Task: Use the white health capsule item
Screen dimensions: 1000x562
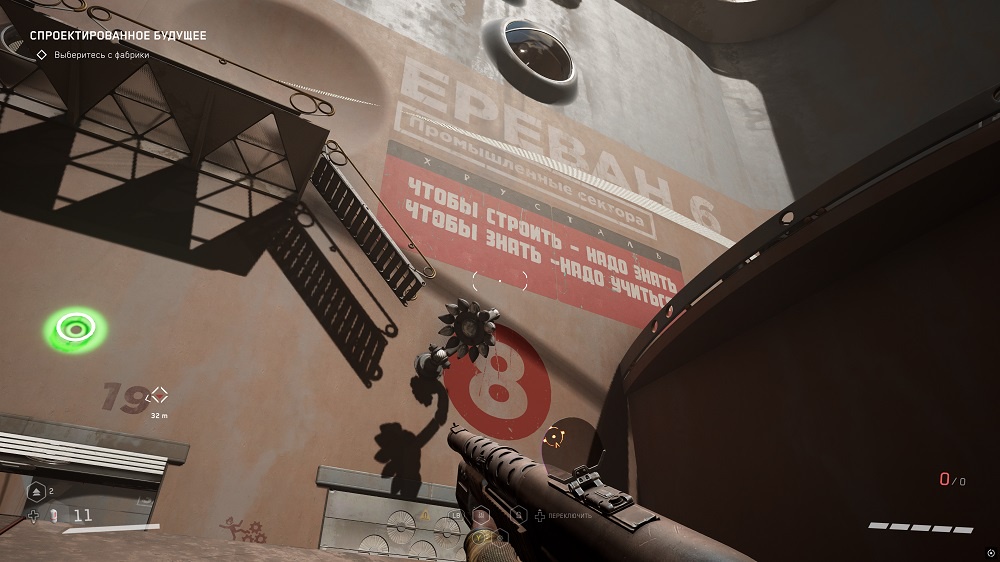Action: coord(53,515)
